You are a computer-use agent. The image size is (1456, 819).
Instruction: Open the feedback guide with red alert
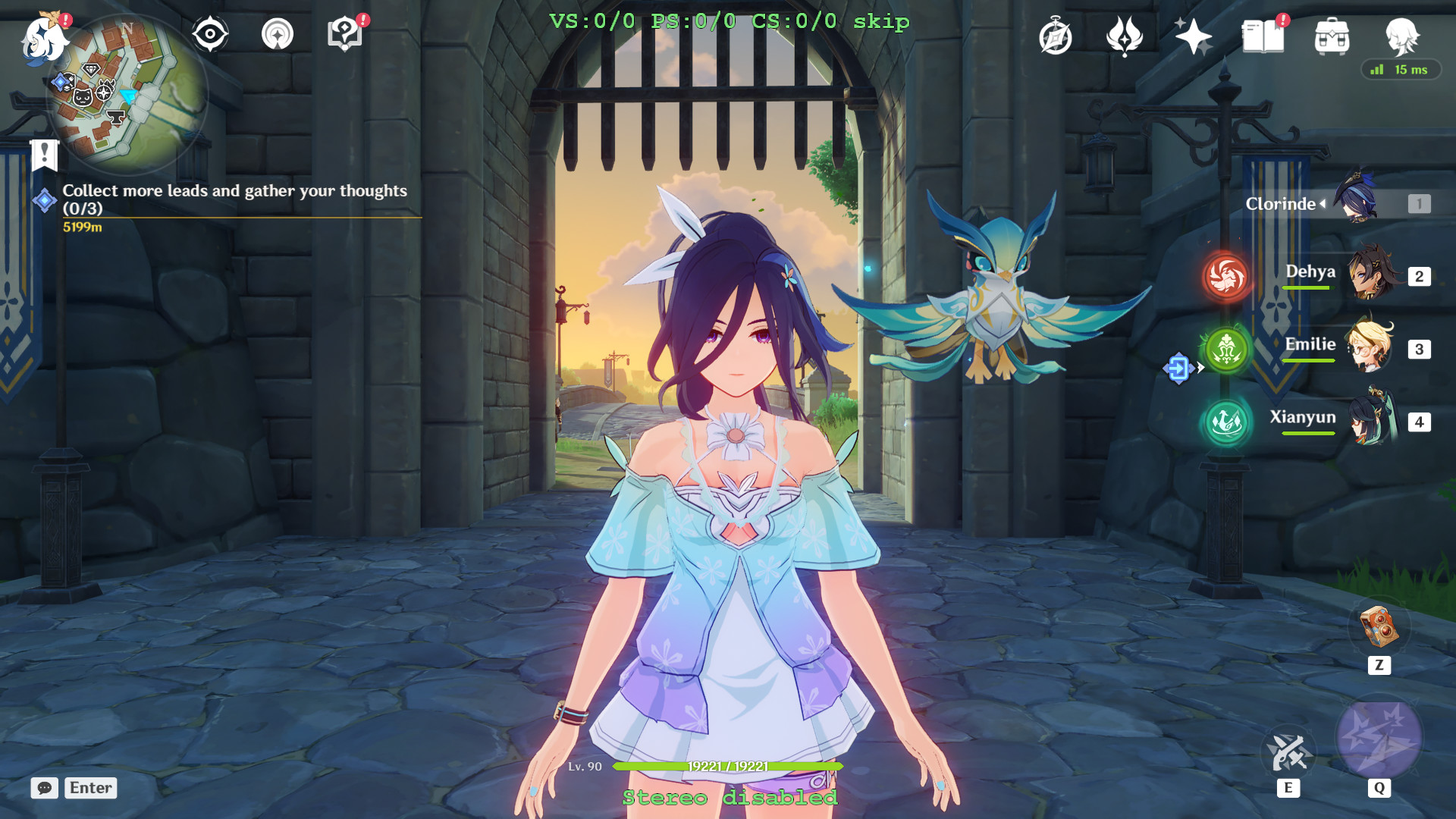345,32
